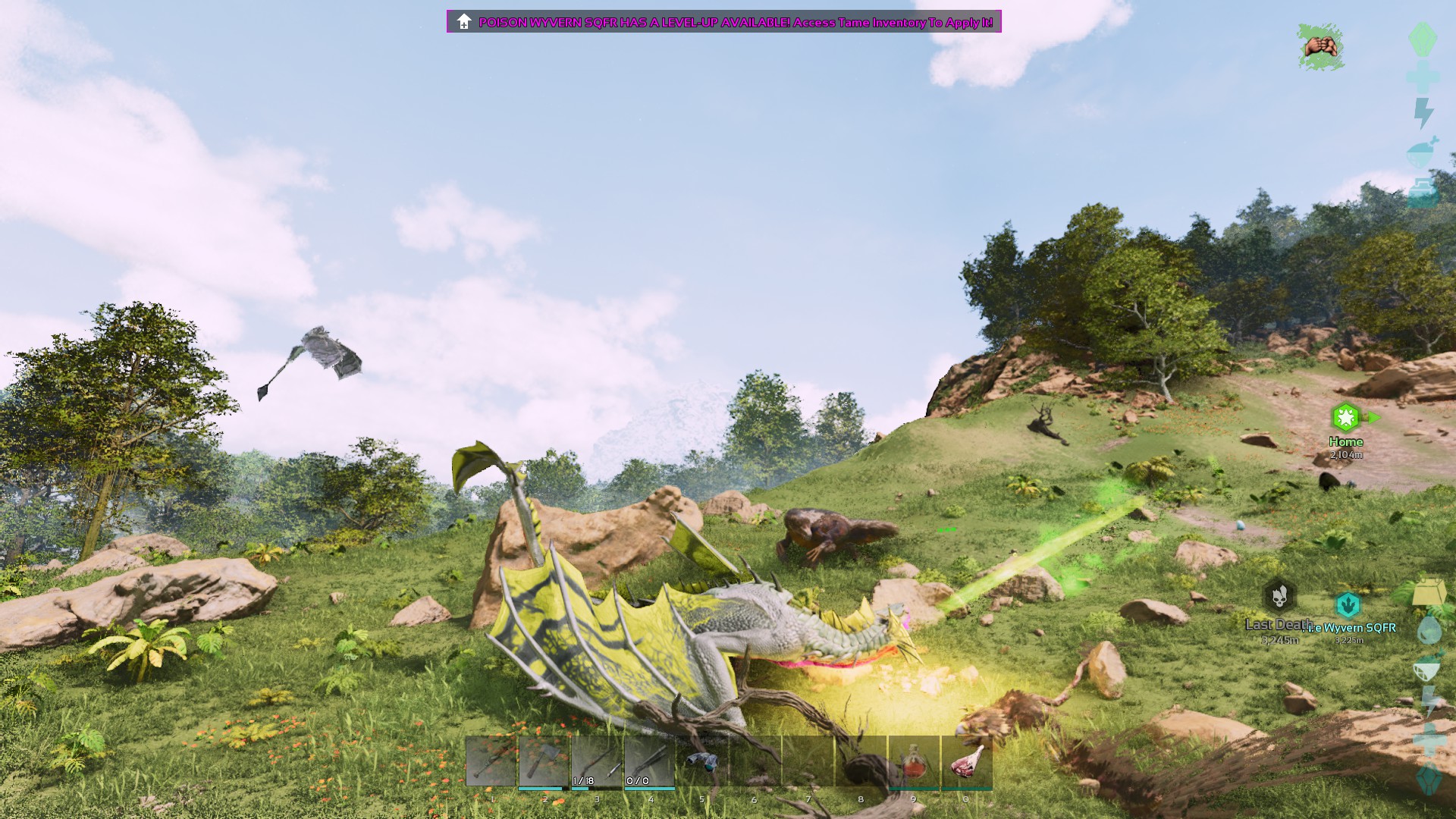Use the blue-grey item in hotbar slot 5
Image resolution: width=1456 pixels, height=819 pixels.
702,761
